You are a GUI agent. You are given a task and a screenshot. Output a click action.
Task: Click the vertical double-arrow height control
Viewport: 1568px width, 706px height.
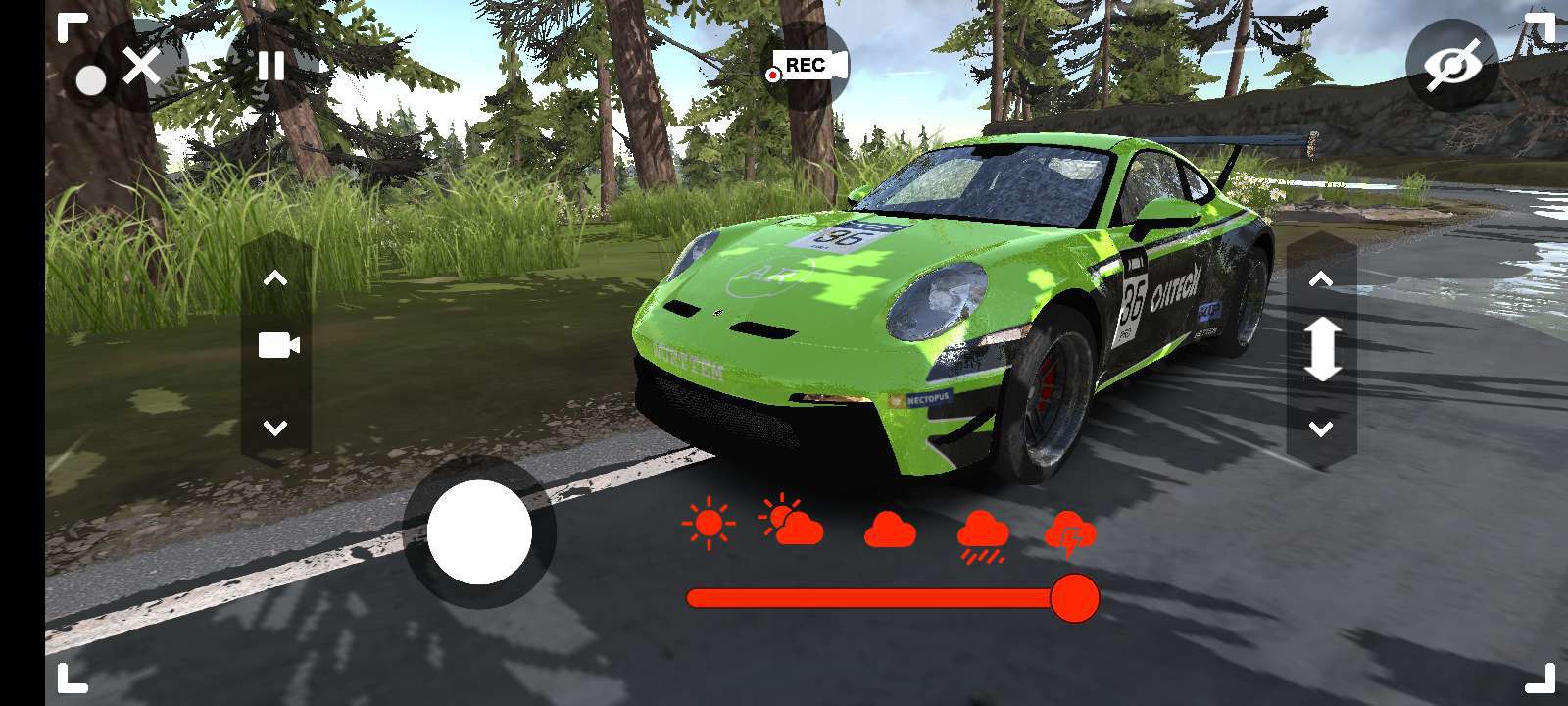[1321, 350]
